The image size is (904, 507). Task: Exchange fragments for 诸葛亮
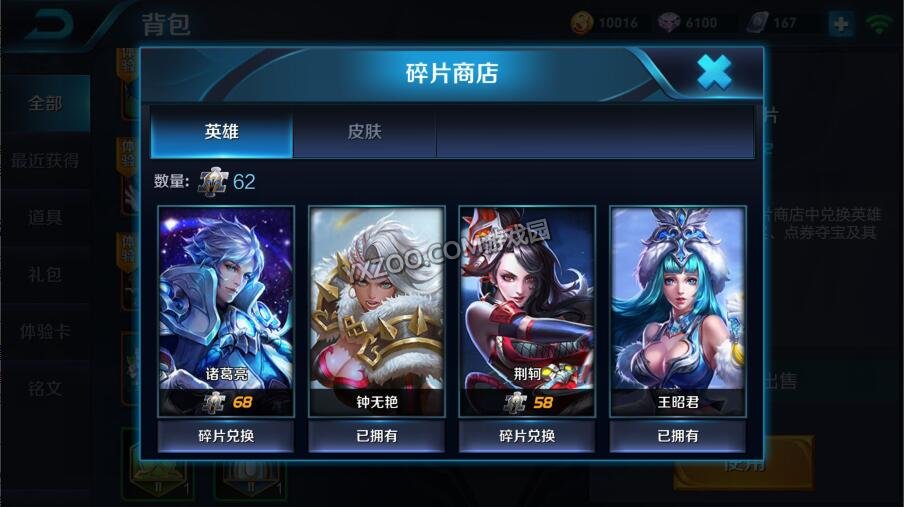[226, 436]
